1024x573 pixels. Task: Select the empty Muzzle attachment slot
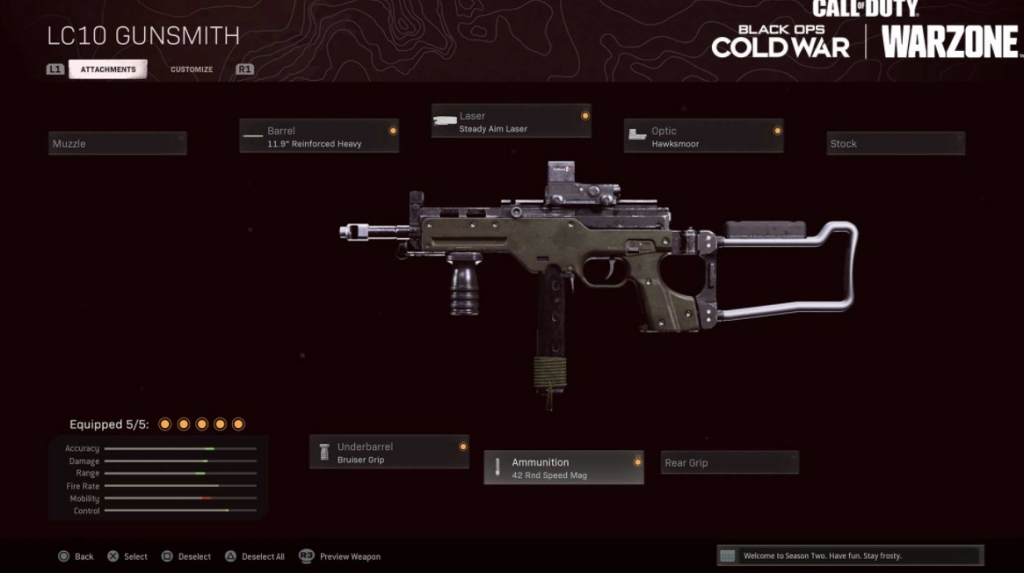coord(118,144)
